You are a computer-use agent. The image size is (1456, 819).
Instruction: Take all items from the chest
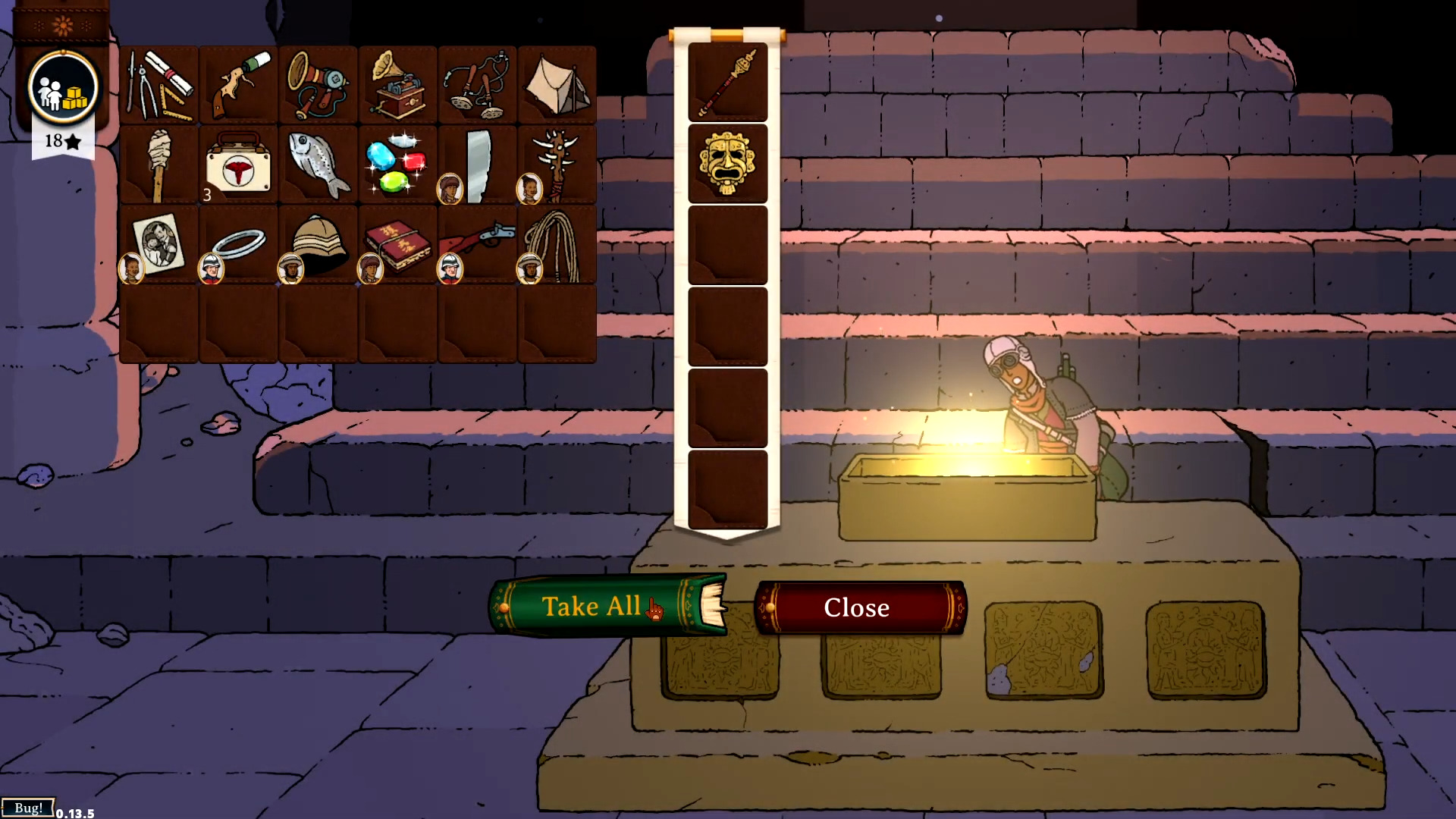click(591, 607)
